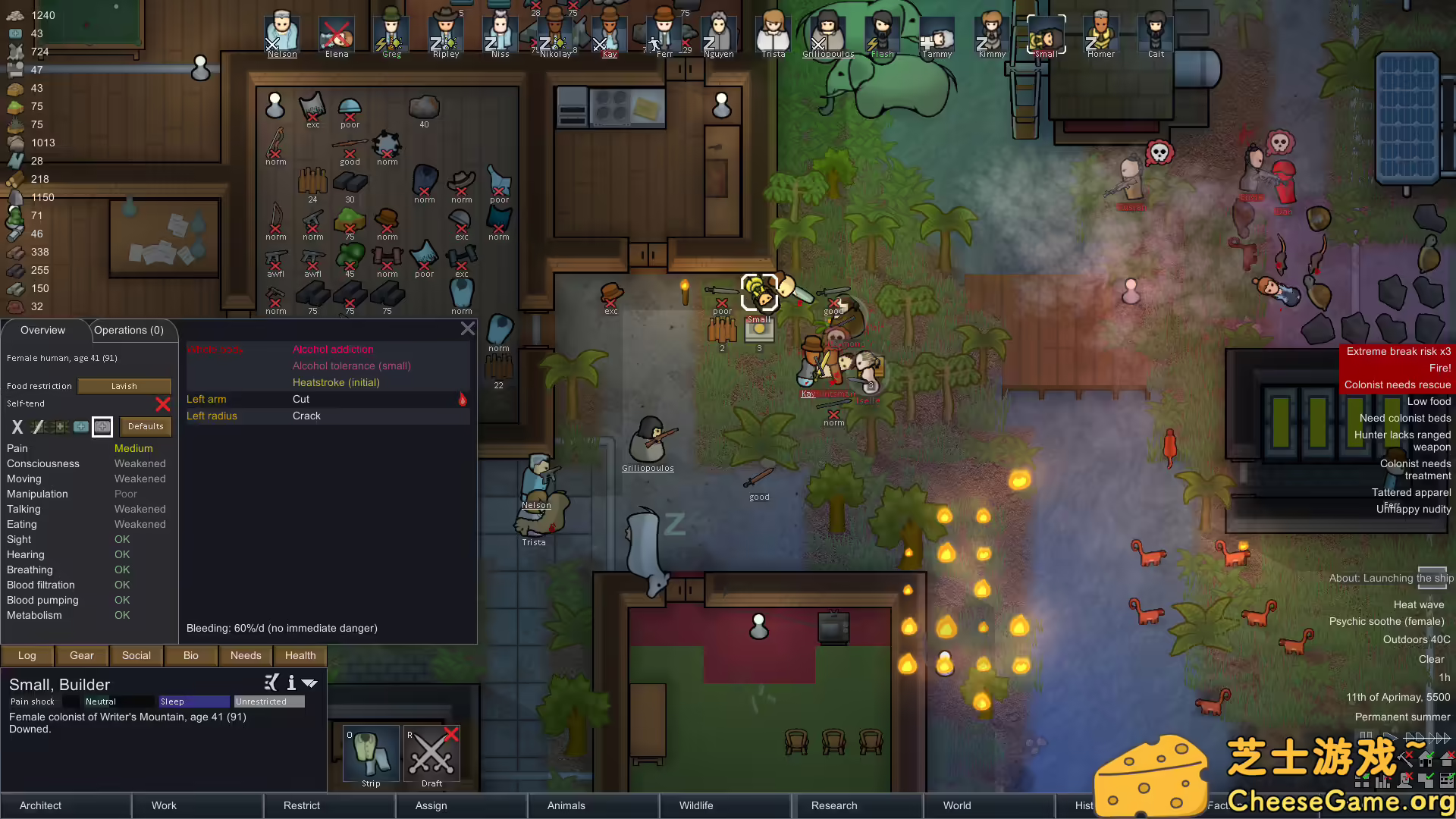Screen dimensions: 1456x819
Task: Click the Defaults medicine button
Action: click(x=145, y=426)
